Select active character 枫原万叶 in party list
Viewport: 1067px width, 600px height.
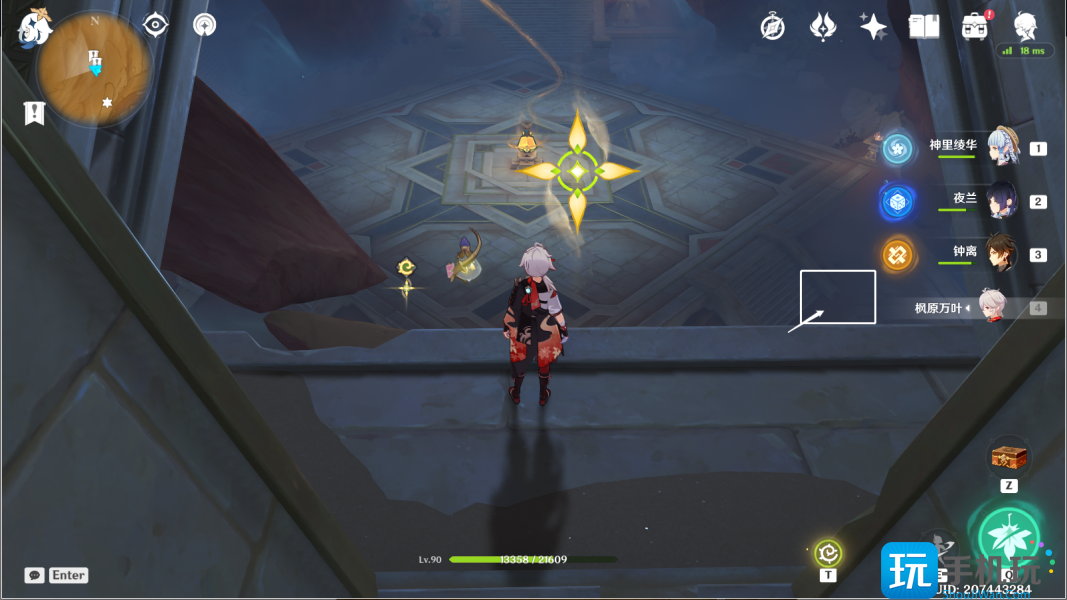(x=990, y=307)
